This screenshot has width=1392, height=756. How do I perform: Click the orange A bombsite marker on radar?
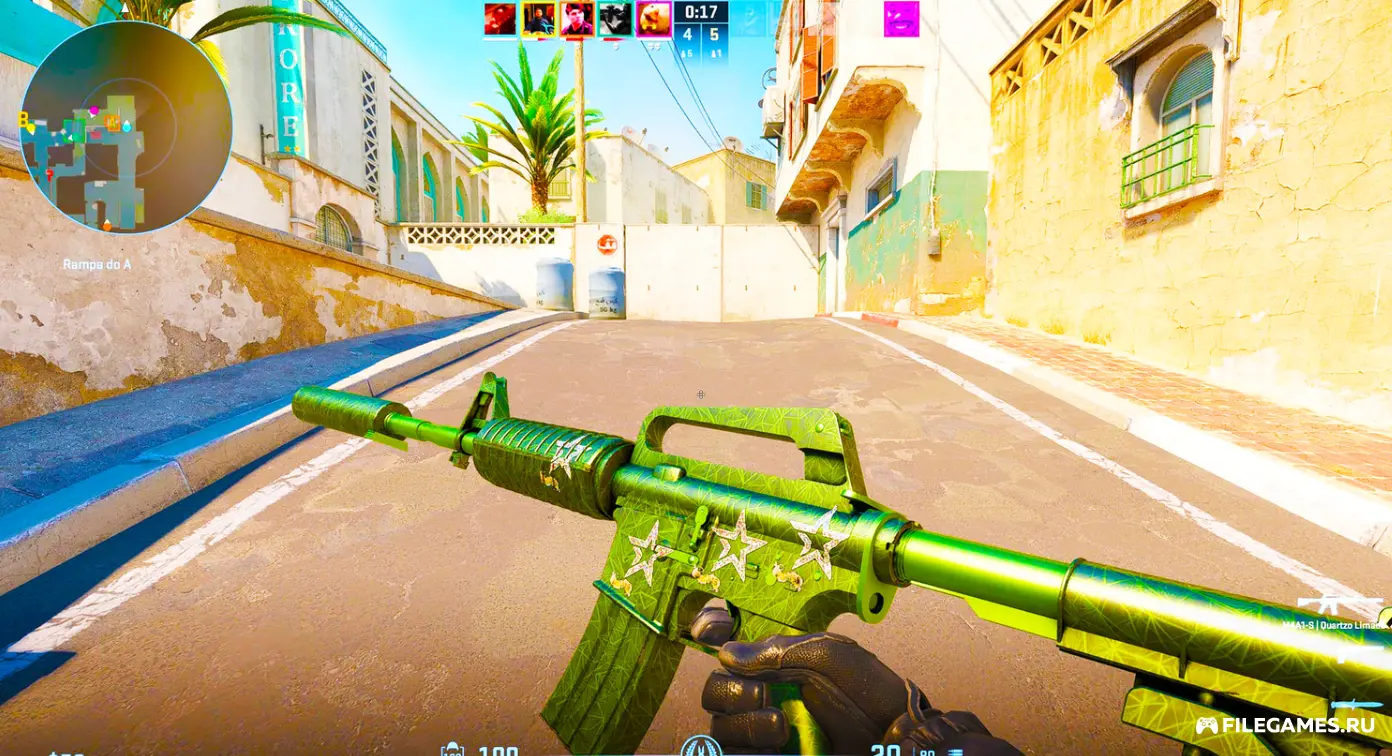[x=112, y=123]
